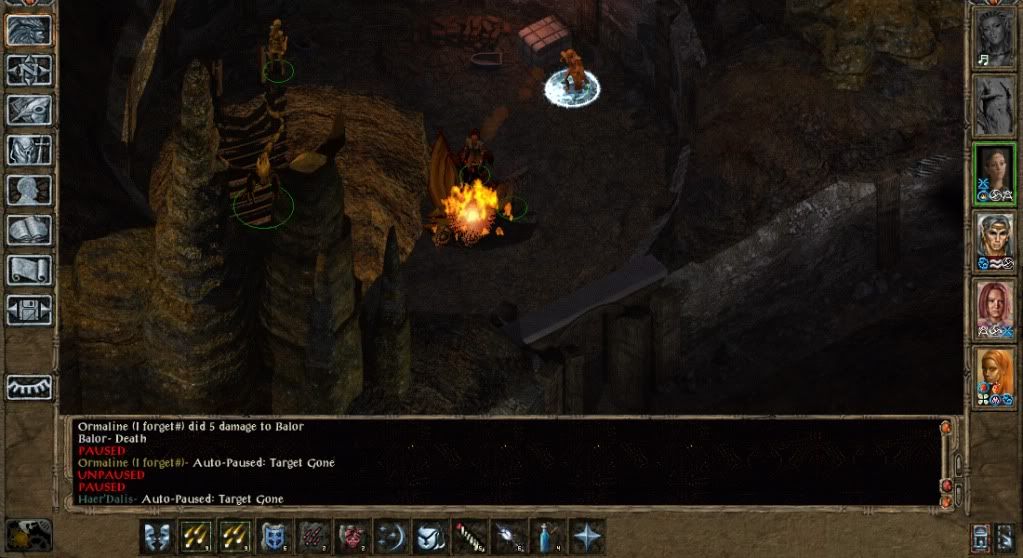Select the green-bordered brunette portrait
The width and height of the screenshot is (1023, 558).
994,172
